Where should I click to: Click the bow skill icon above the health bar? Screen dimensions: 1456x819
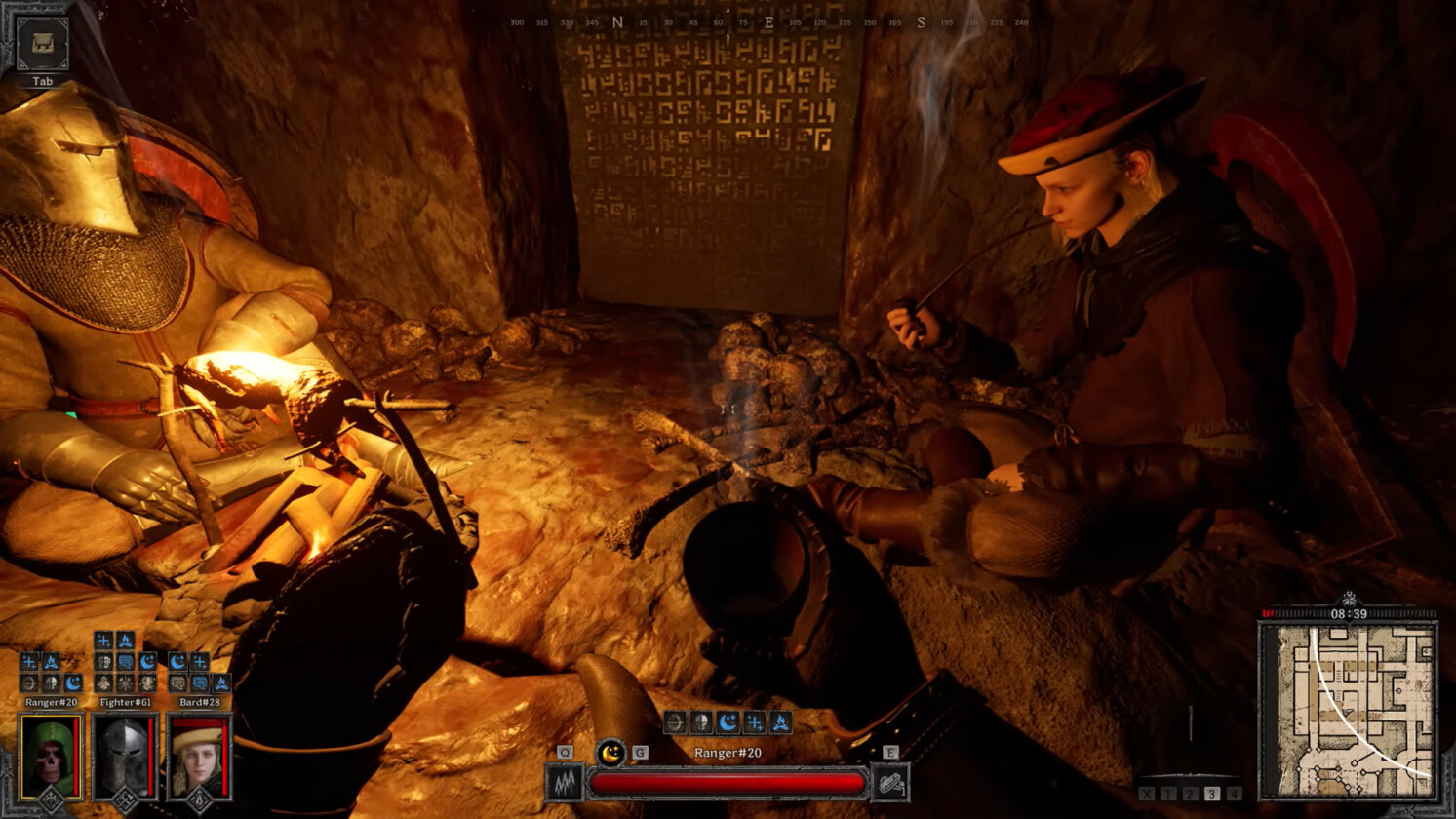tap(676, 721)
